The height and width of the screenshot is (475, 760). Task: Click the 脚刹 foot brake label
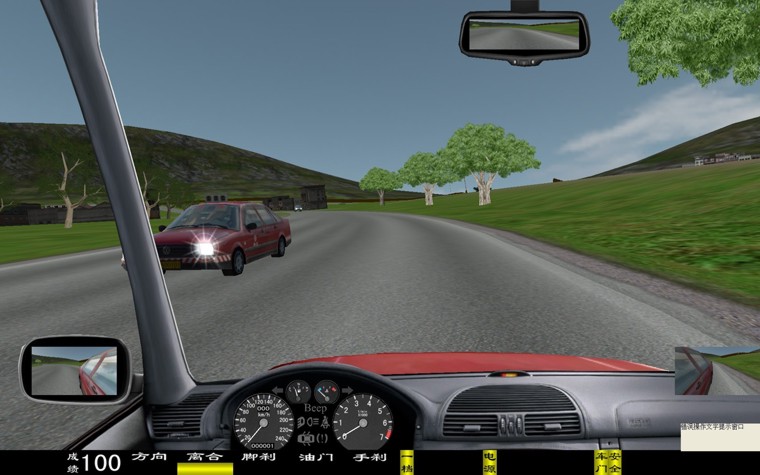[x=258, y=457]
